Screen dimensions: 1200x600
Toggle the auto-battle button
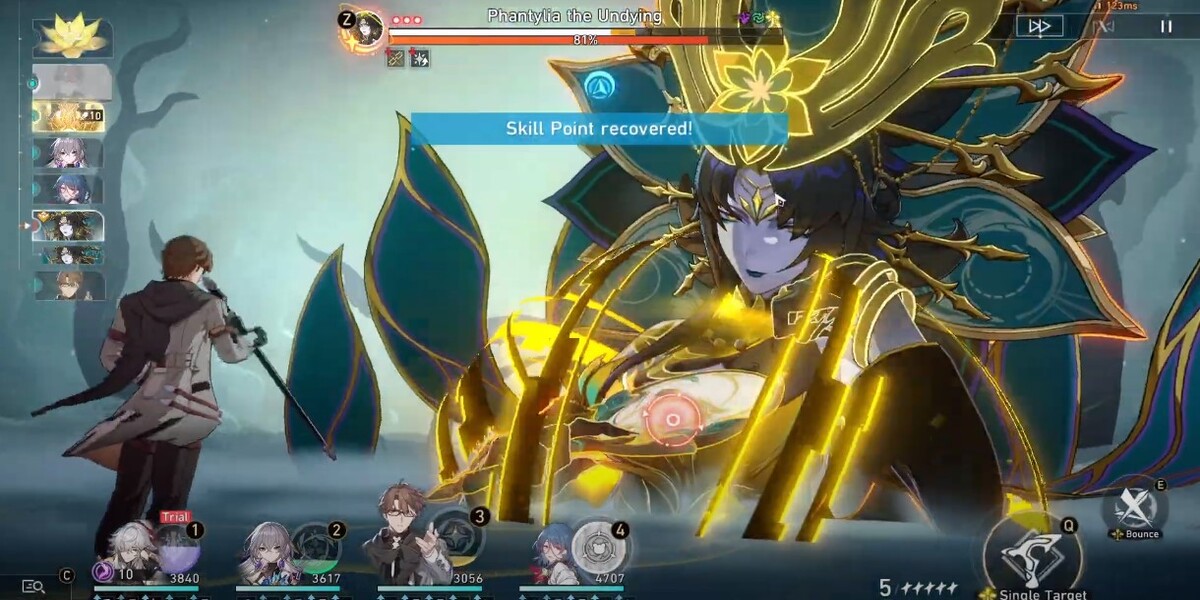click(x=1103, y=26)
